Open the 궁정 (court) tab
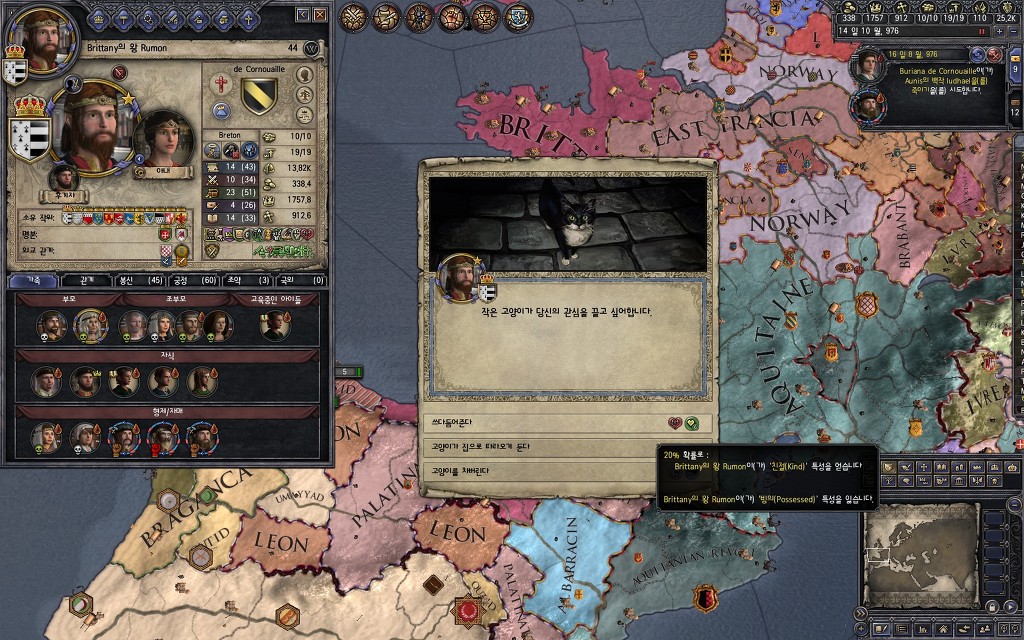The image size is (1024, 640). 194,281
